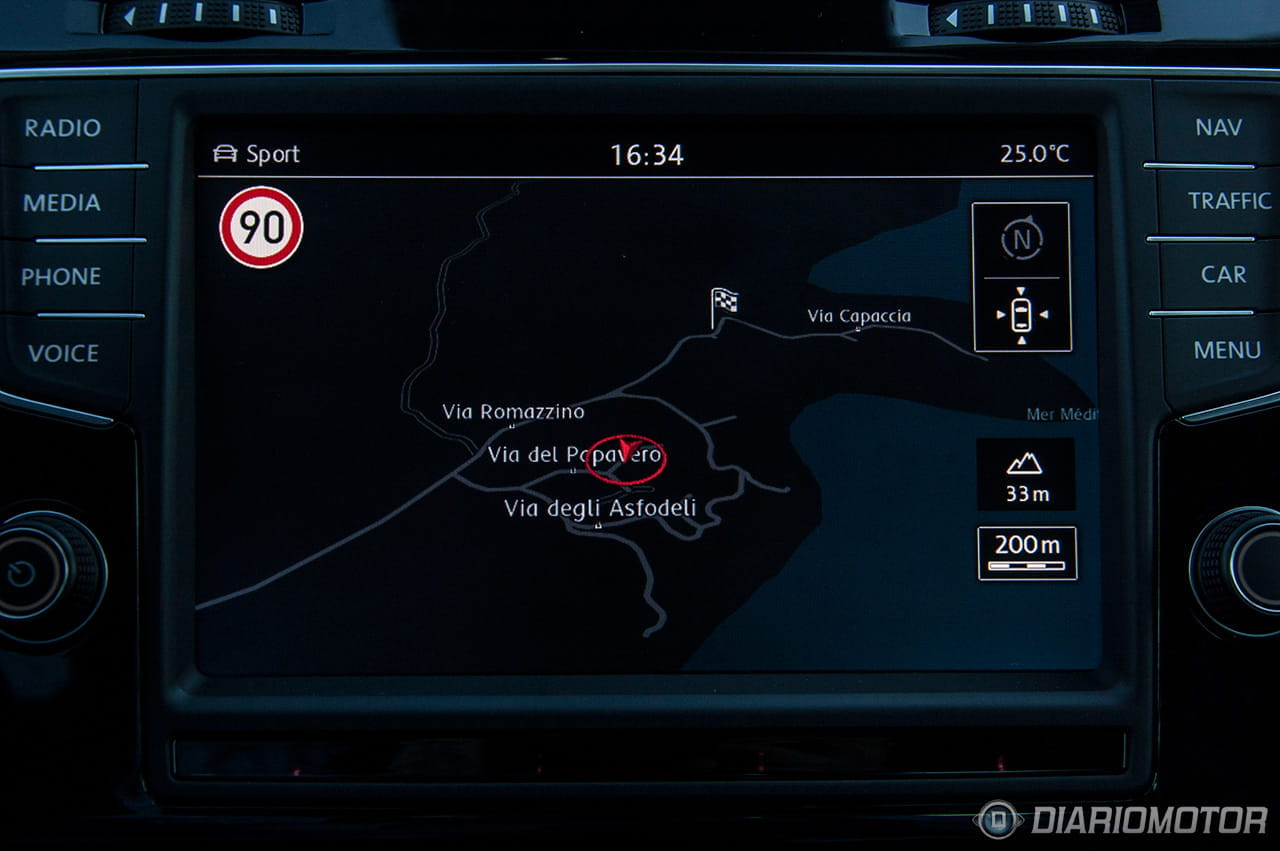
Task: Select the MEDIA button
Action: coord(62,203)
